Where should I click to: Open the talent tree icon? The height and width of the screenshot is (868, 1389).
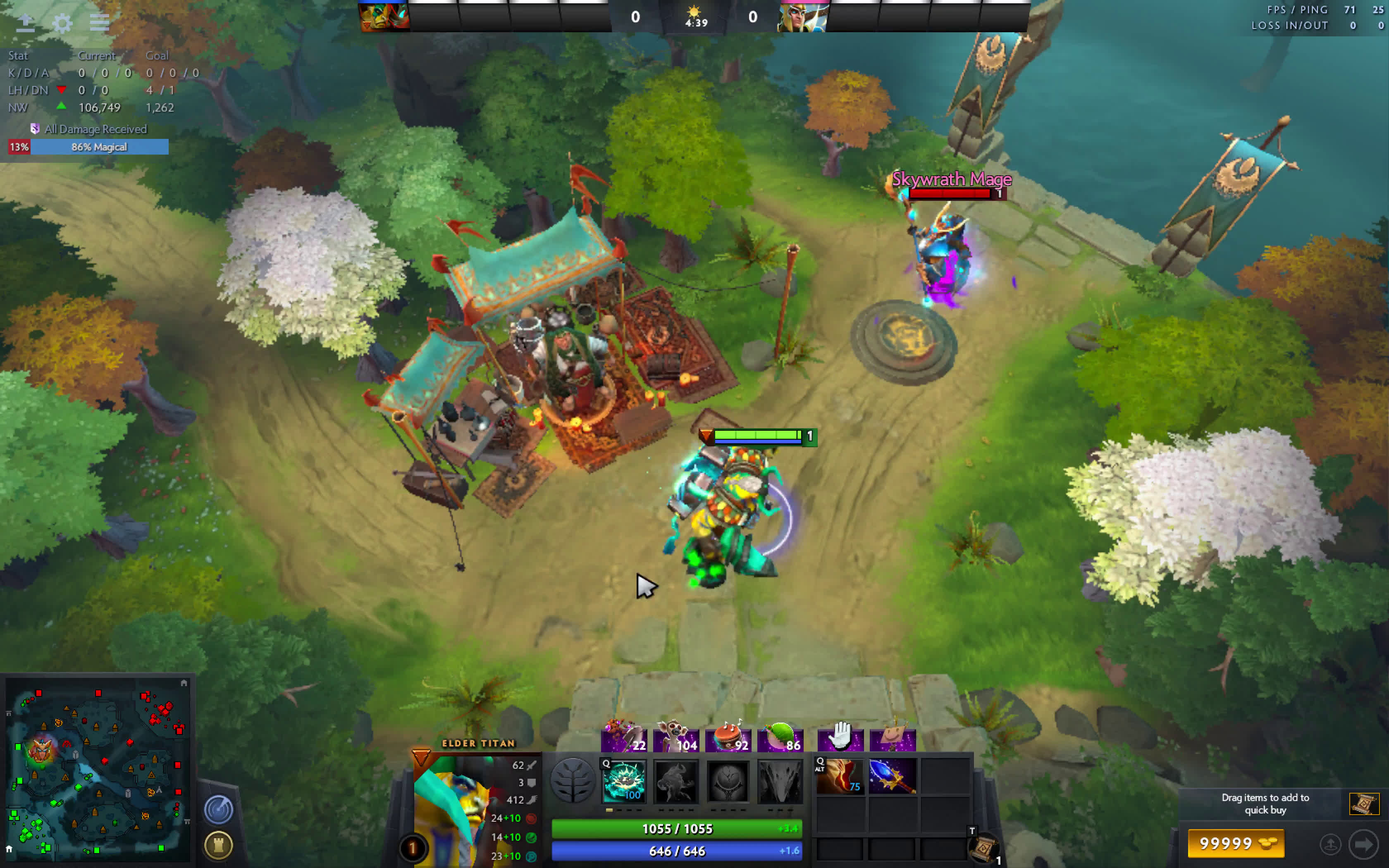572,781
